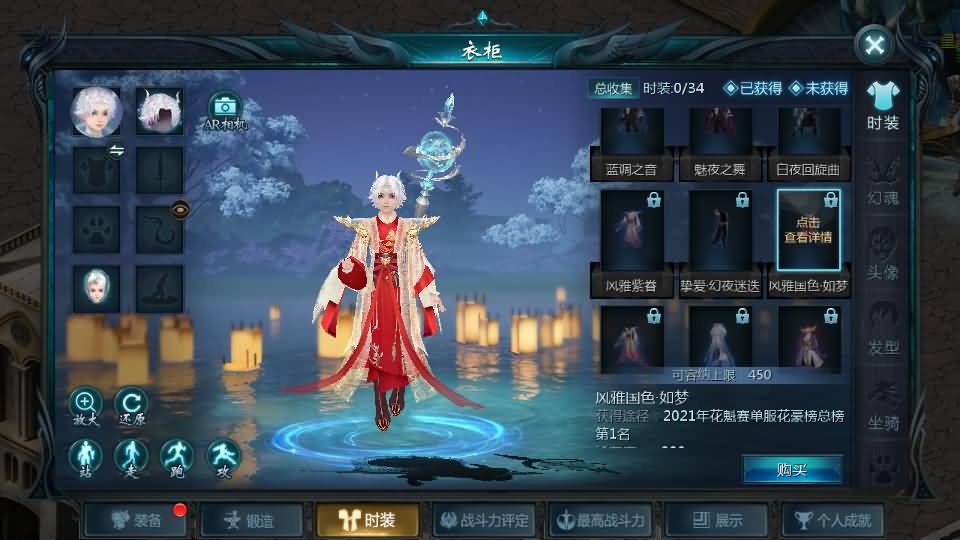Choose the attack pose (攻)
This screenshot has width=960, height=540.
[223, 458]
